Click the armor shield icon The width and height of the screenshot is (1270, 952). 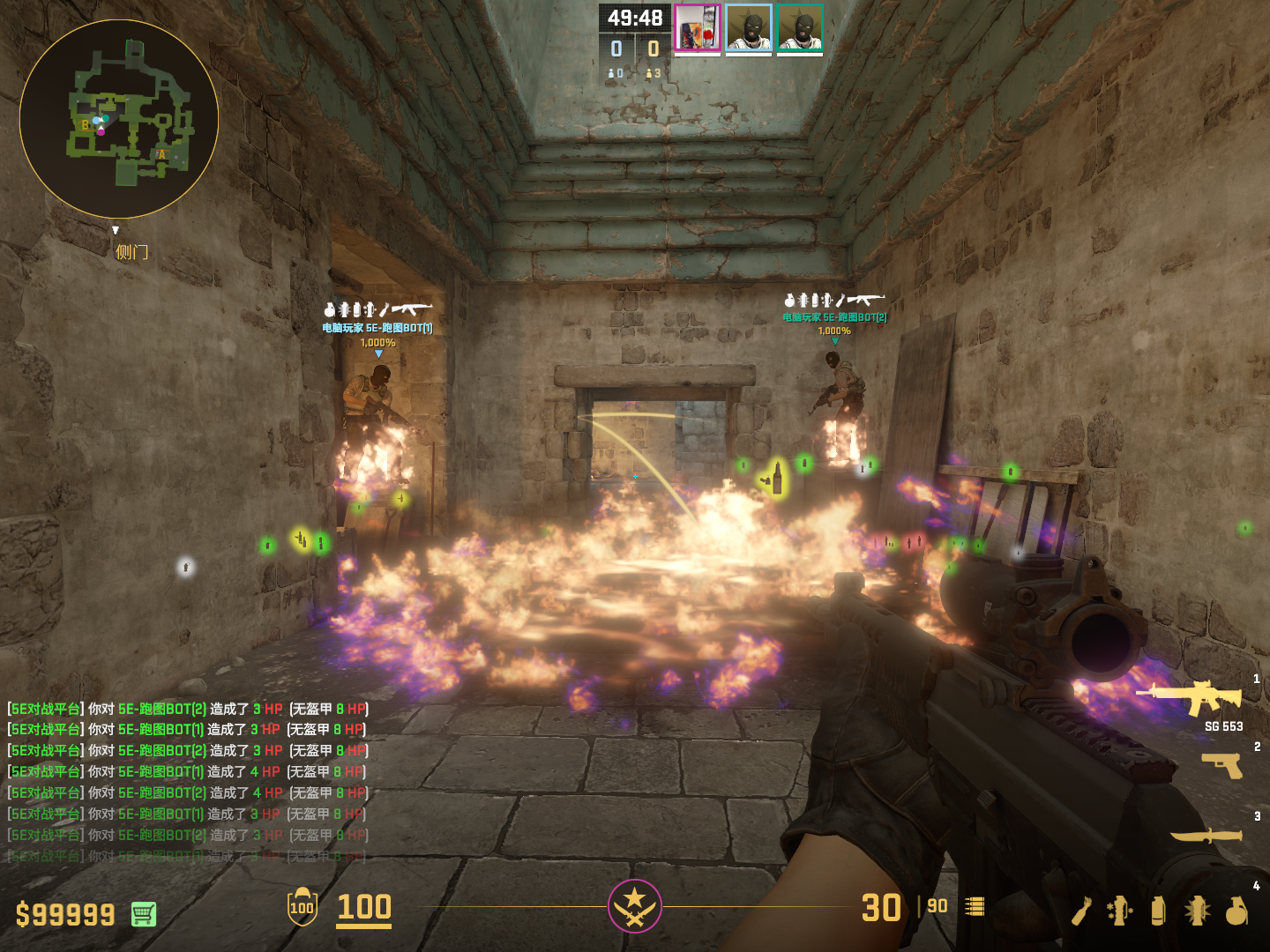302,906
